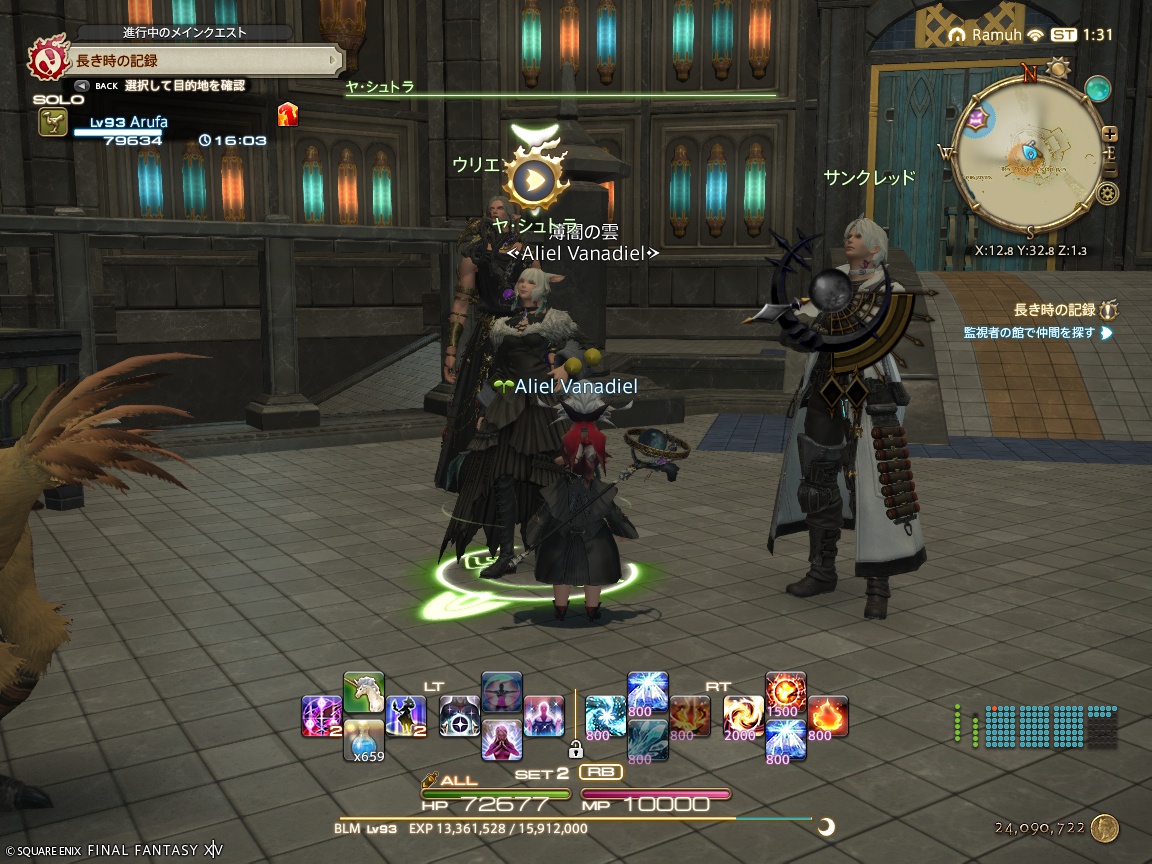The height and width of the screenshot is (864, 1152).
Task: Use the blue potion with x659 count
Action: click(364, 739)
